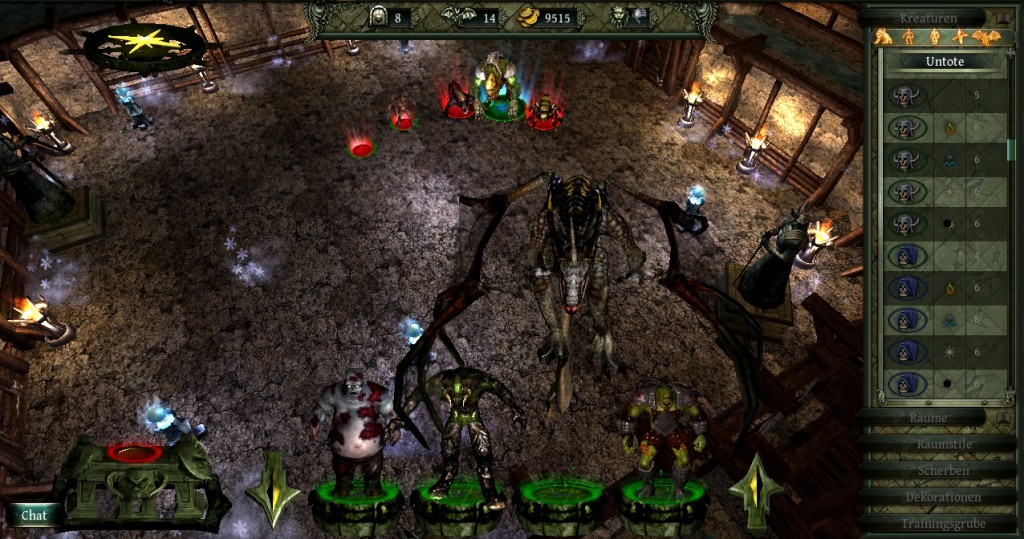Viewport: 1024px width, 539px height.
Task: Open the Dekorationen section
Action: click(x=936, y=497)
